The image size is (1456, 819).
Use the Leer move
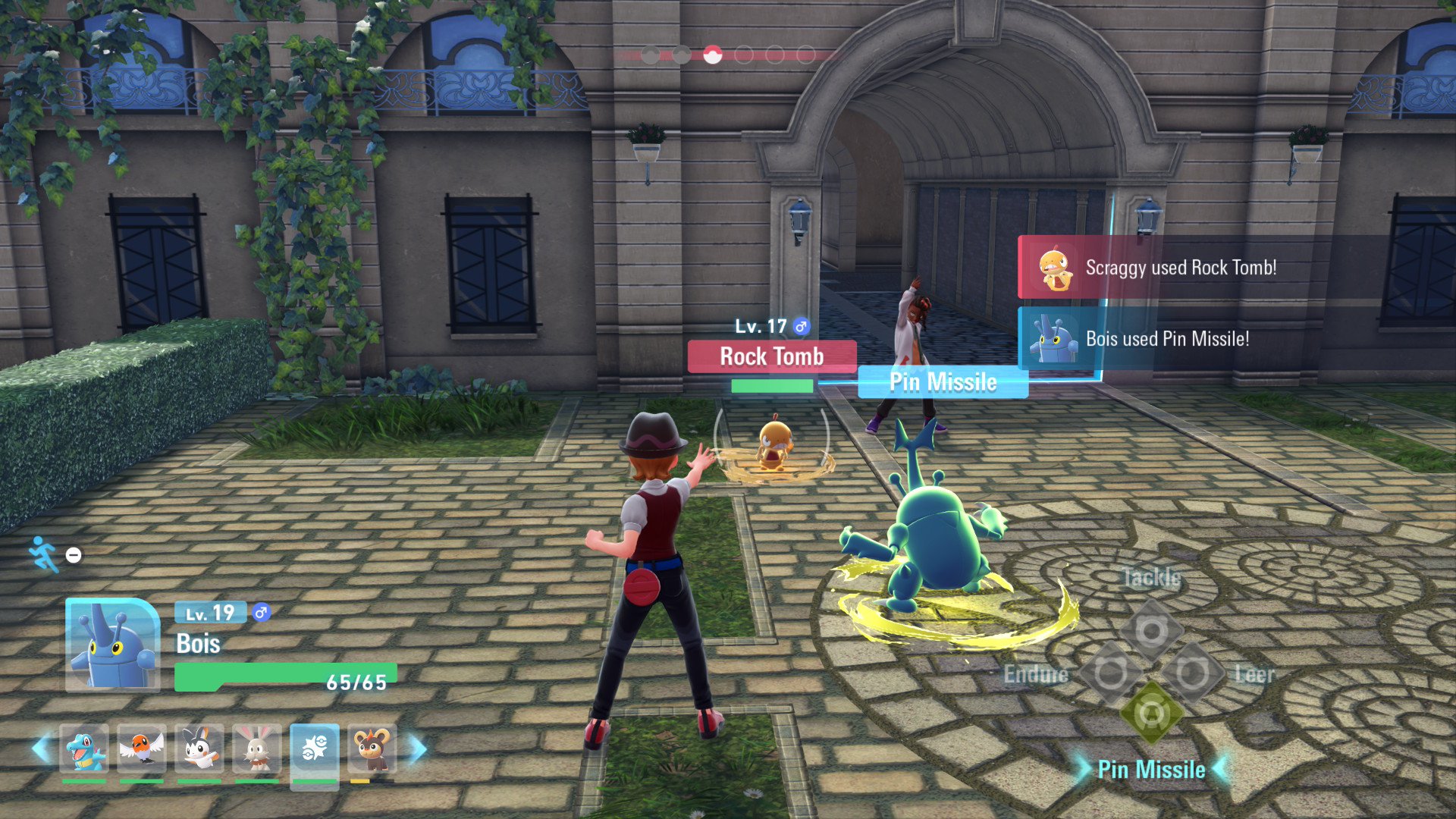[x=1192, y=673]
